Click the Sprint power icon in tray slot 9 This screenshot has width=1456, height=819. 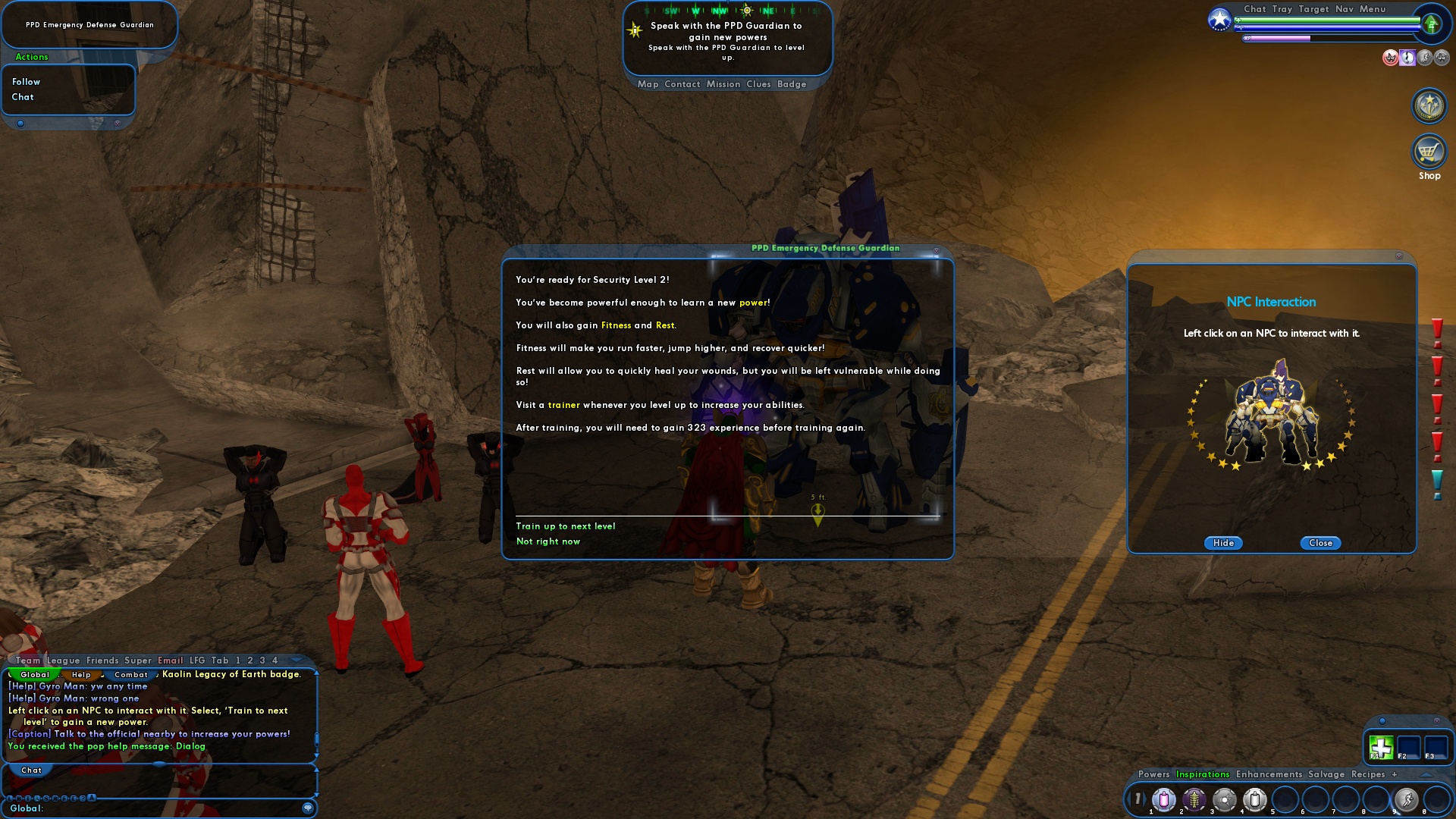tap(1408, 799)
